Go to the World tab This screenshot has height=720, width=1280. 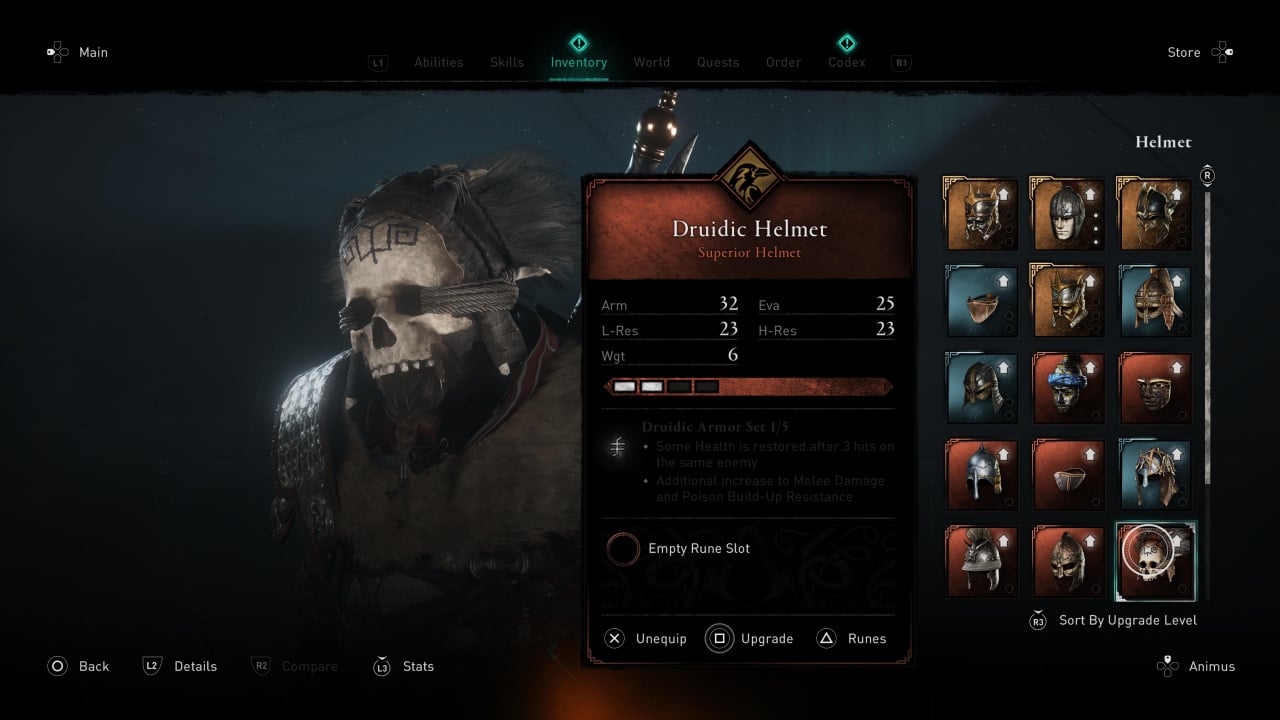pyautogui.click(x=651, y=62)
